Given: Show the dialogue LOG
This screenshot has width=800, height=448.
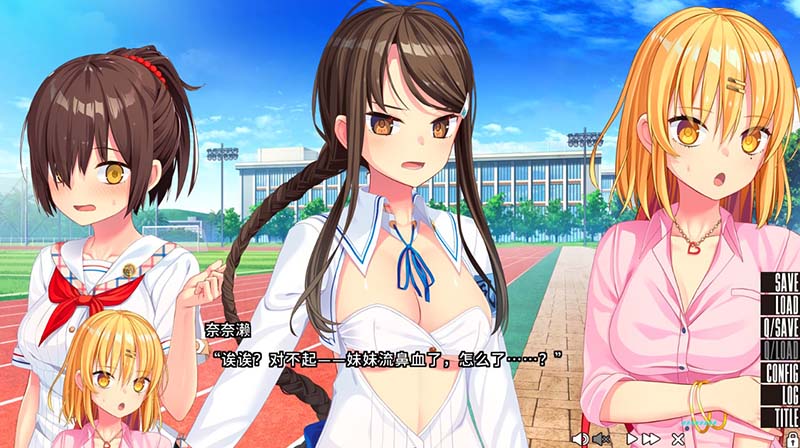Looking at the screenshot, I should 780,394.
